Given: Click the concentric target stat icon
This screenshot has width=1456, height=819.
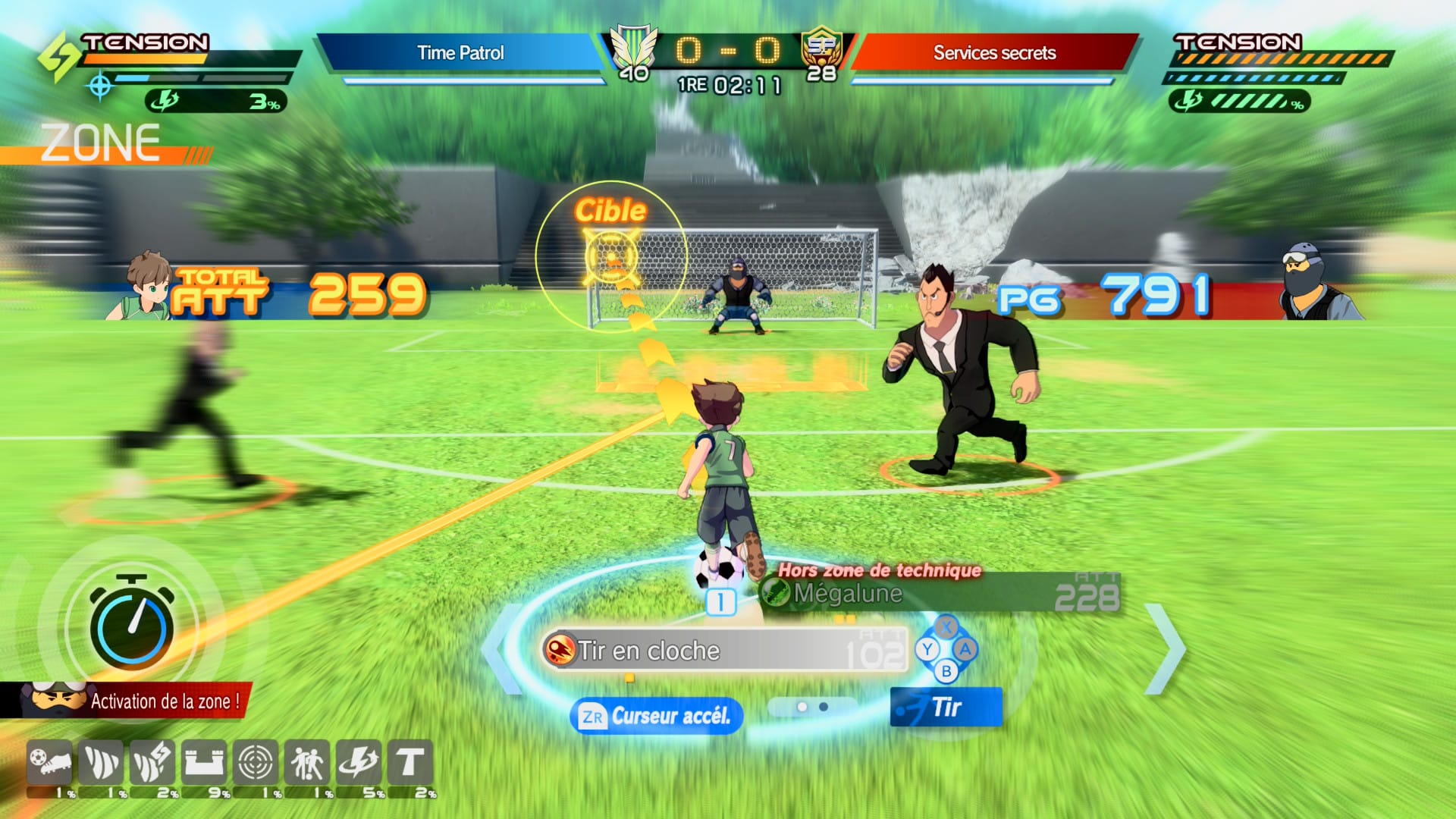Looking at the screenshot, I should [x=256, y=762].
